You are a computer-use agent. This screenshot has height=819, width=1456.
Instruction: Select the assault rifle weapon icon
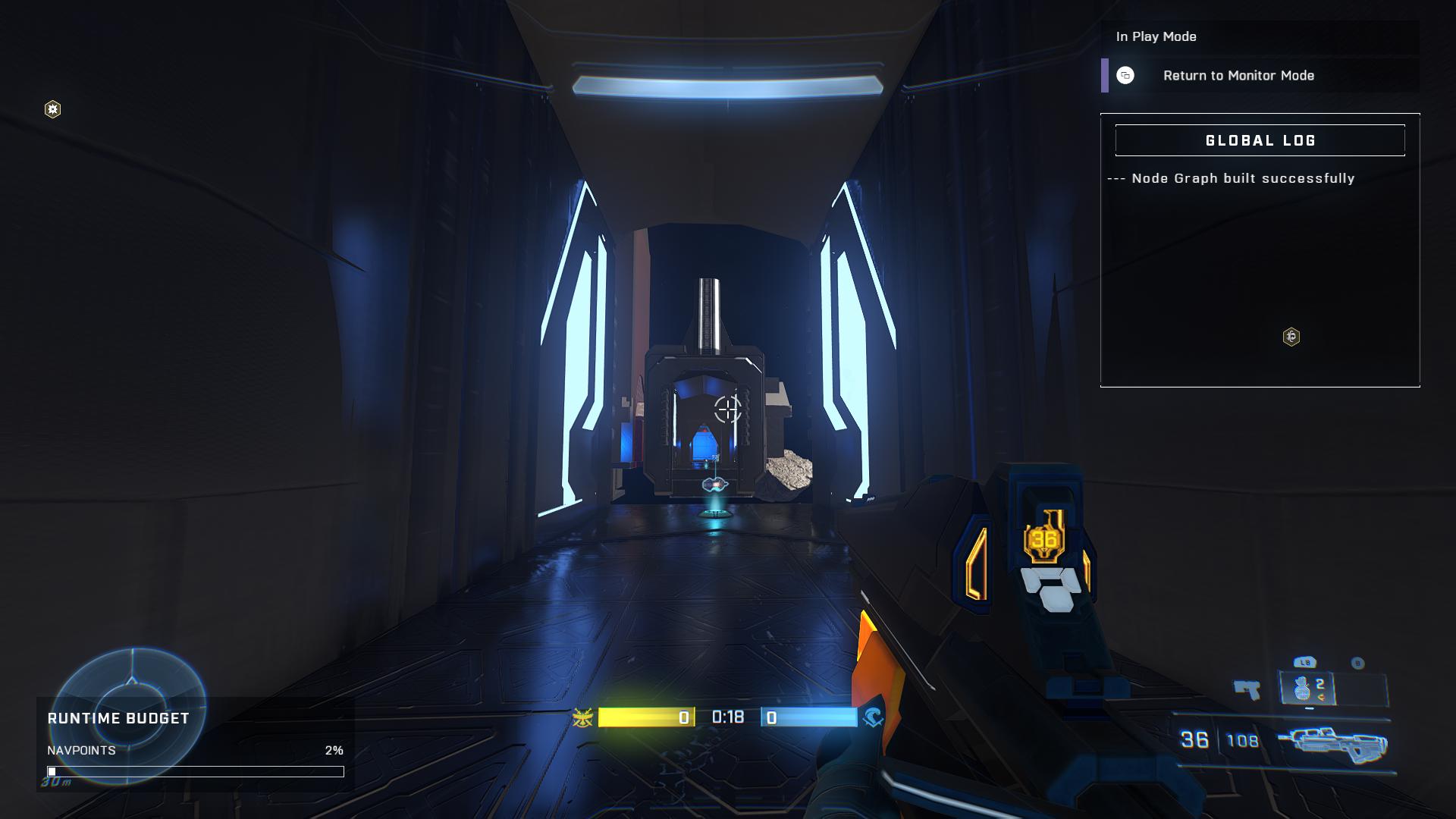click(x=1332, y=742)
